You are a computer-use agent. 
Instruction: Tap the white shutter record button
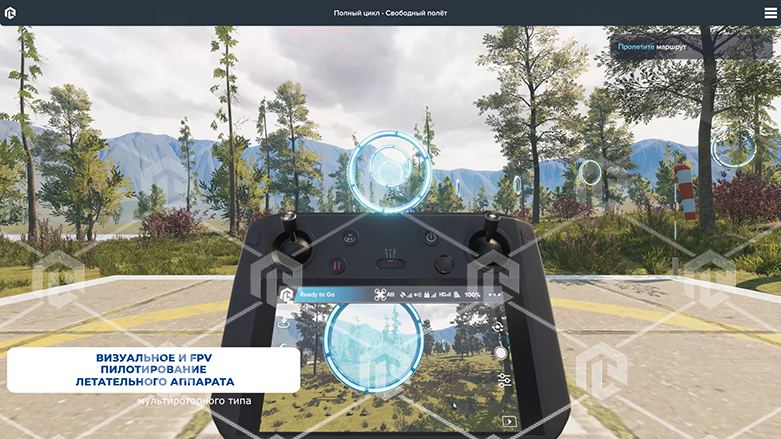500,352
